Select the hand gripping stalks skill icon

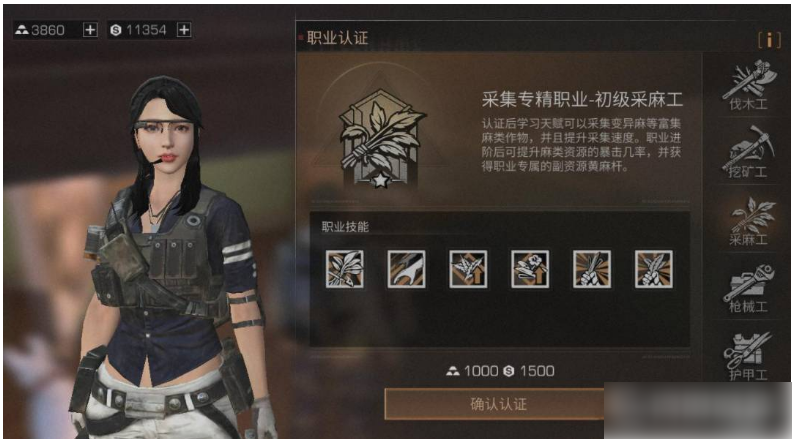[592, 269]
